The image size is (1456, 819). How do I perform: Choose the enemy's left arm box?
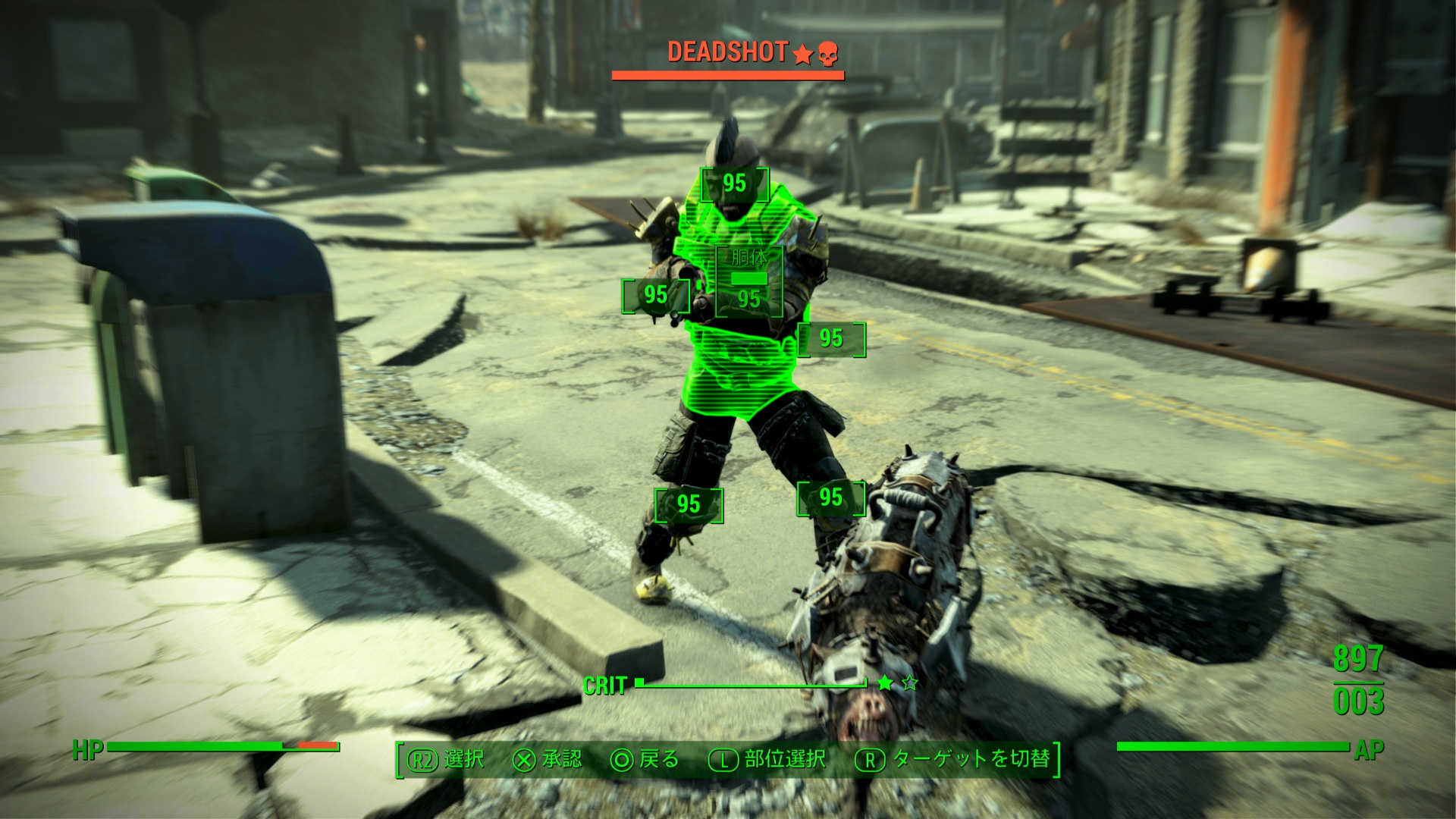(x=831, y=338)
